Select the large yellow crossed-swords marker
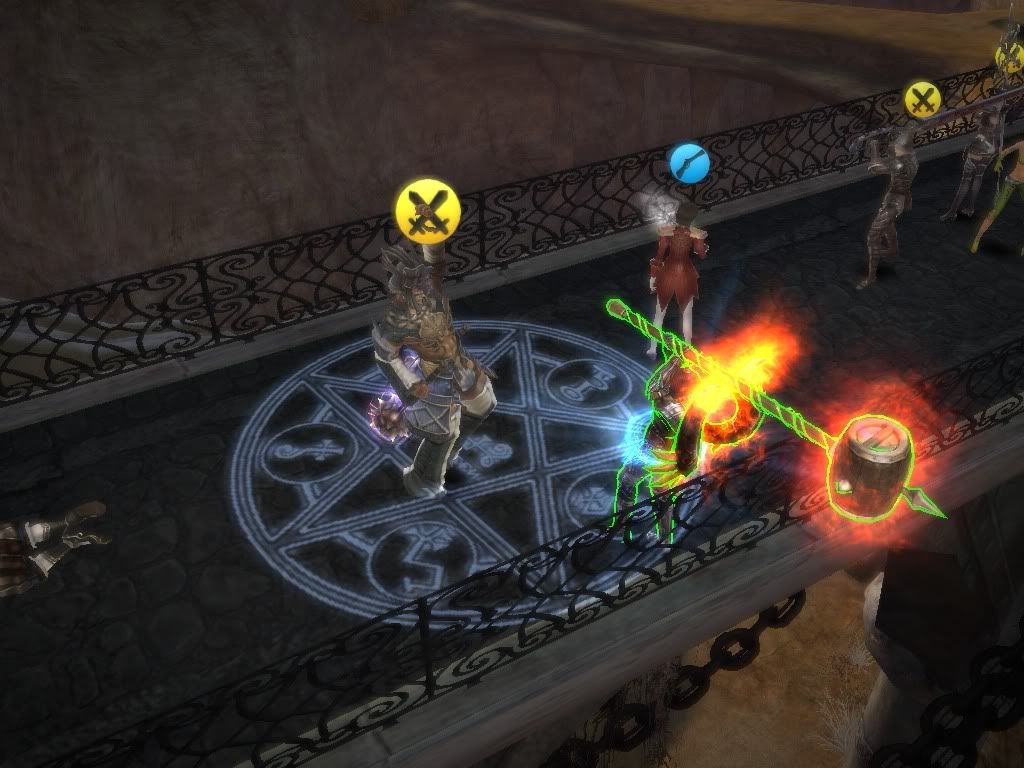Image resolution: width=1024 pixels, height=768 pixels. click(x=427, y=209)
